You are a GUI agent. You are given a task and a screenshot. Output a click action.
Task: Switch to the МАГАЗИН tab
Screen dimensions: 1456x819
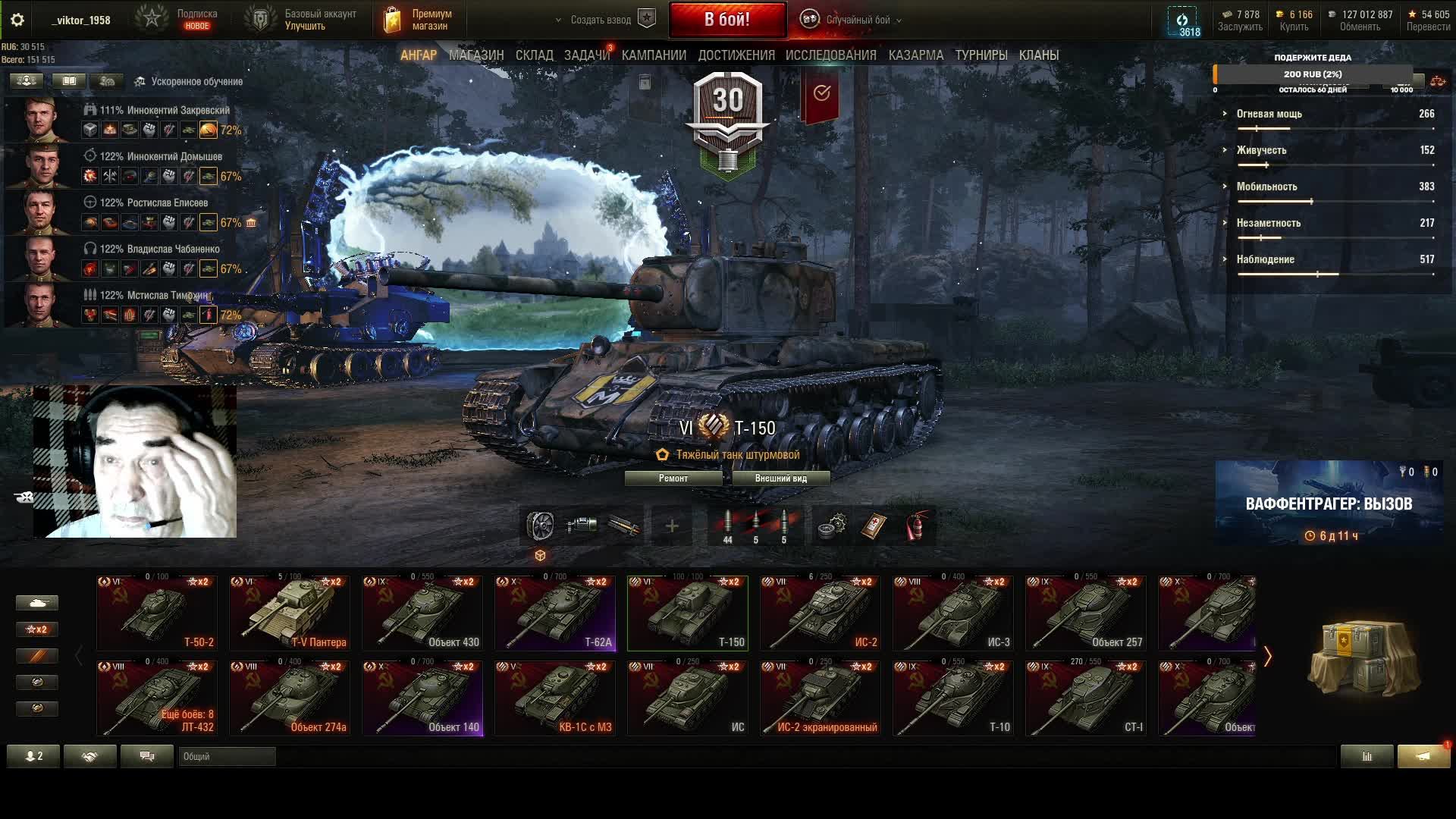point(475,55)
